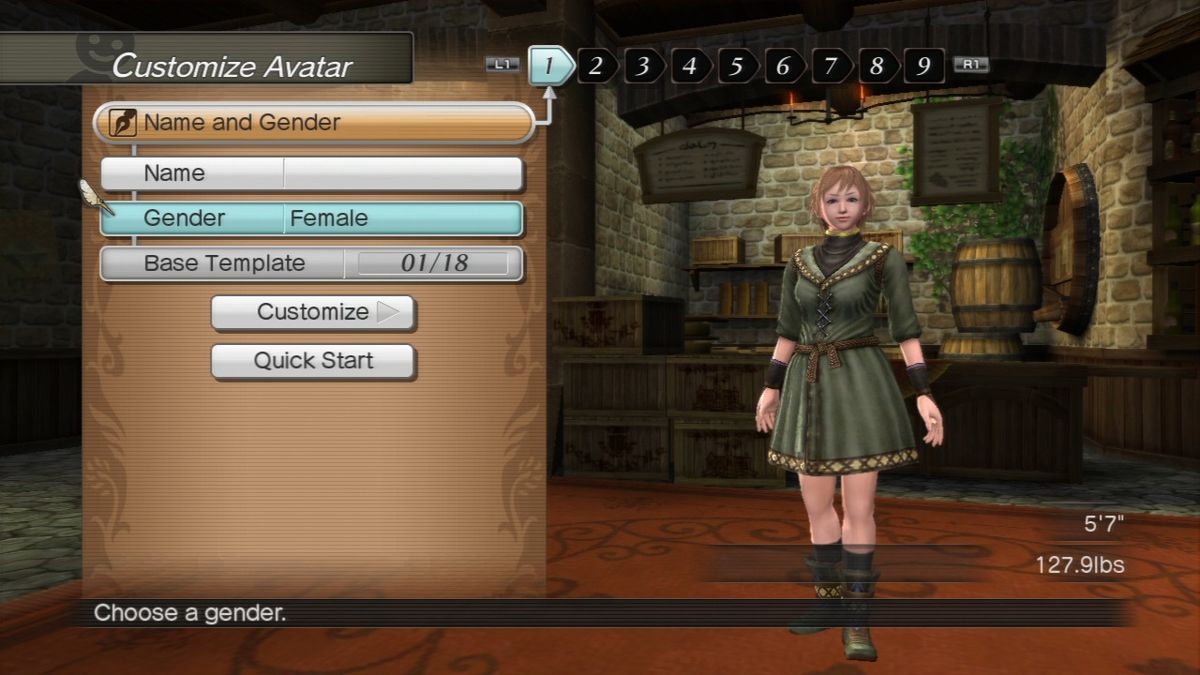Jump to step 4 tab
This screenshot has width=1200, height=675.
(690, 66)
